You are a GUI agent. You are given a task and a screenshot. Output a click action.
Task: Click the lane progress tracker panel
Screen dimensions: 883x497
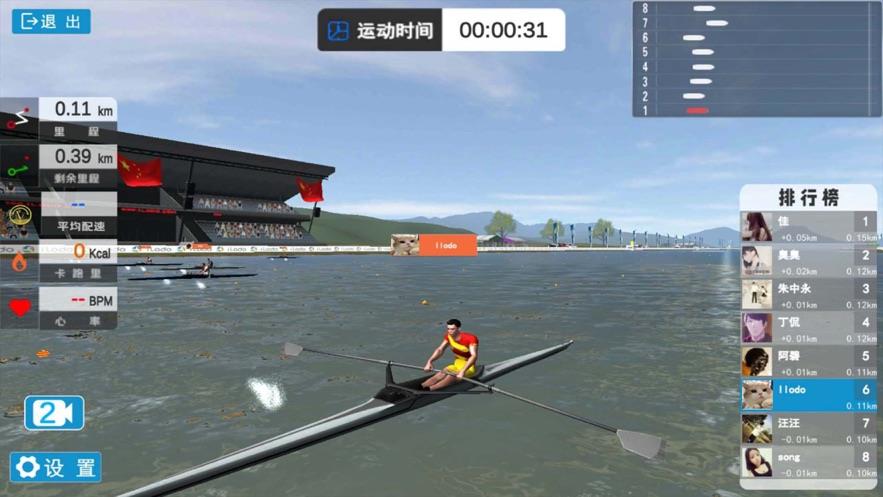coord(757,59)
